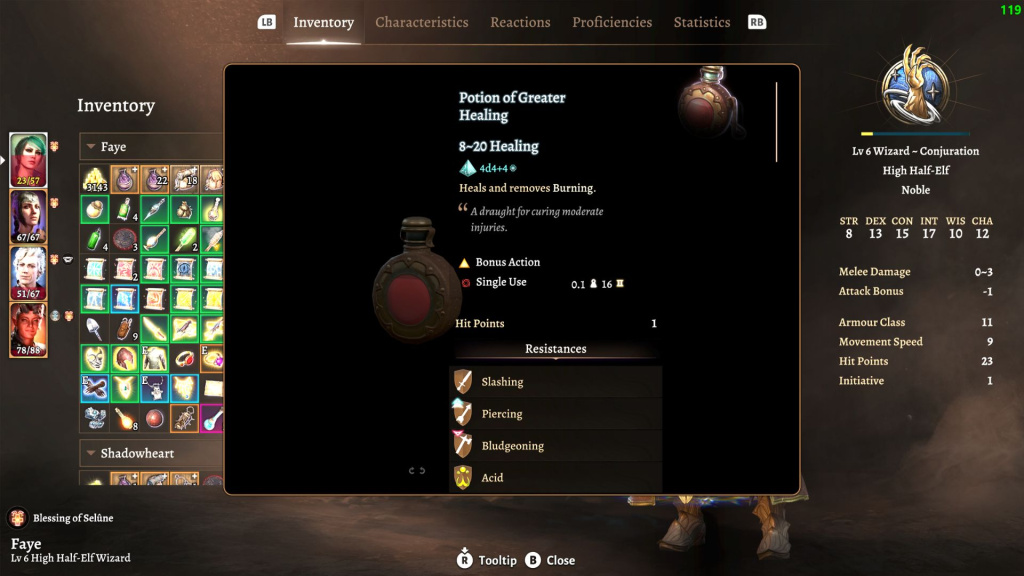Switch to the Characteristics tab
The image size is (1024, 576).
click(421, 22)
